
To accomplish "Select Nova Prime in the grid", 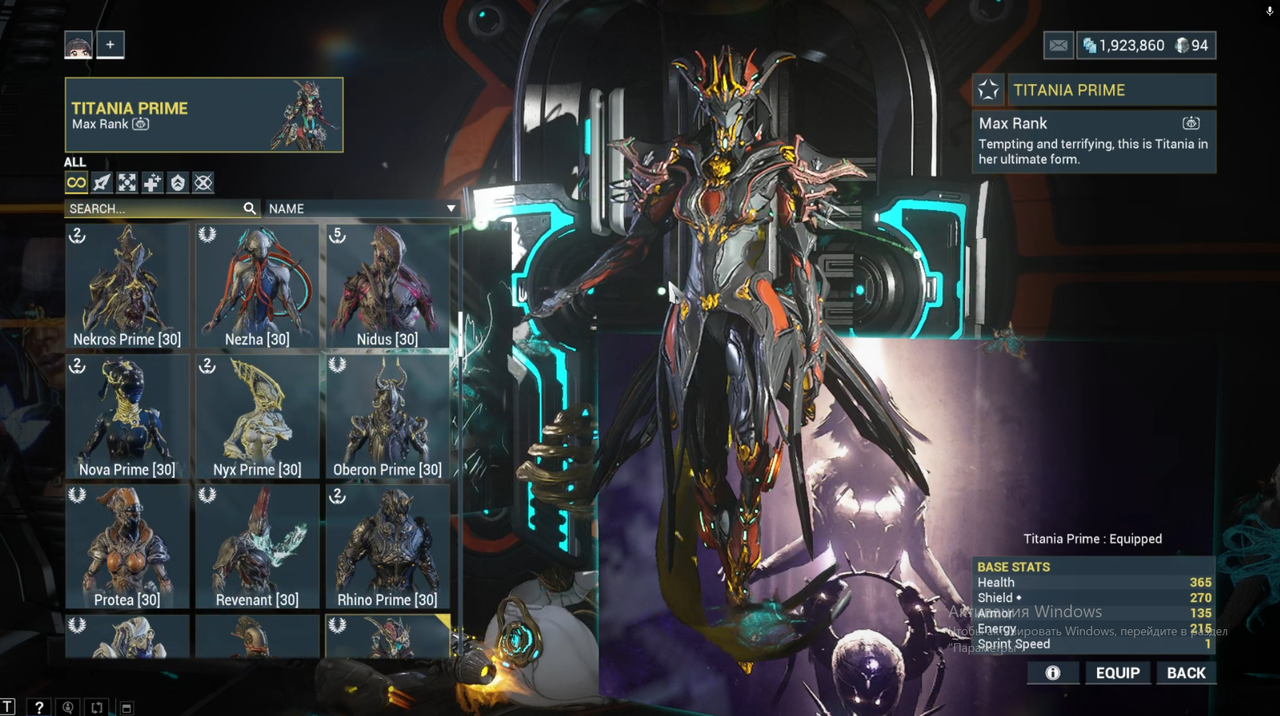I will click(127, 417).
